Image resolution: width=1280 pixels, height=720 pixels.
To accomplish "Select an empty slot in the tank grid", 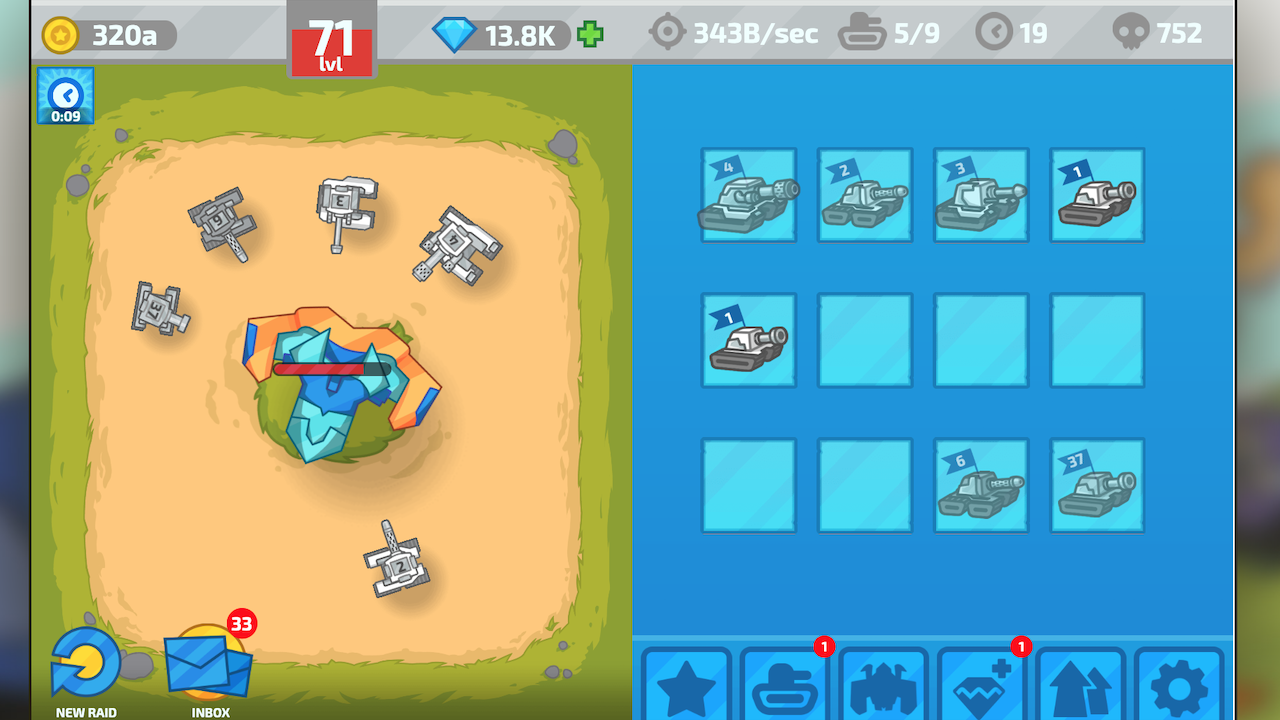I will pos(864,340).
